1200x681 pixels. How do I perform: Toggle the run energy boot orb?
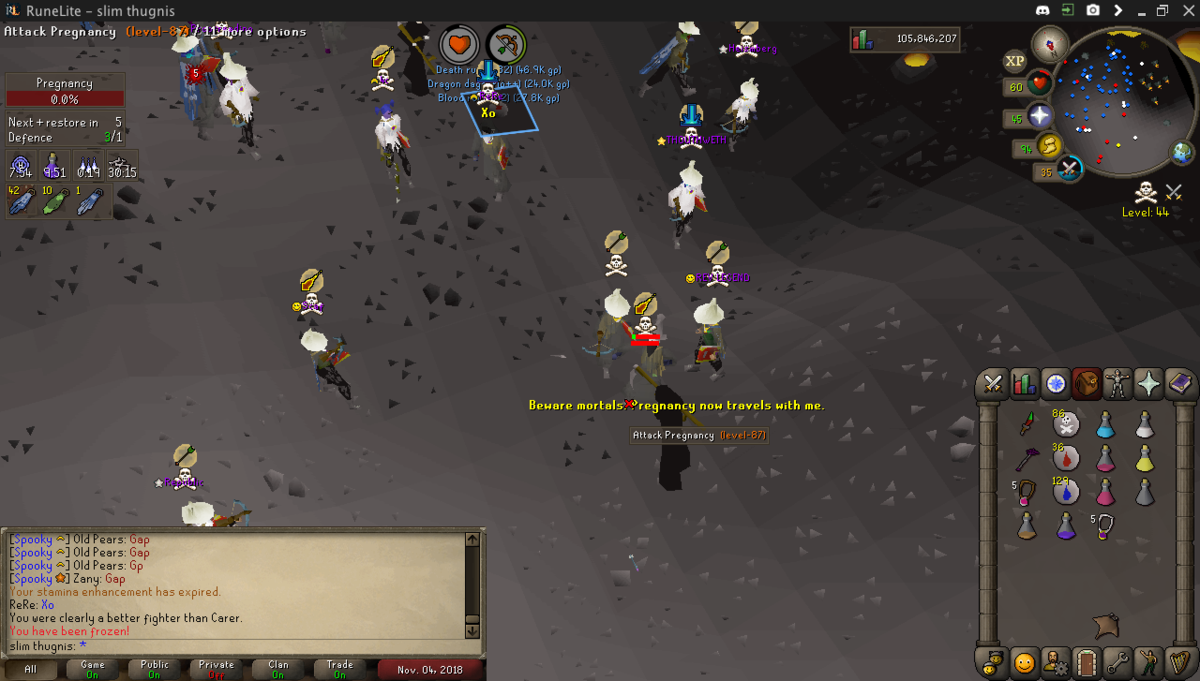pos(1051,148)
